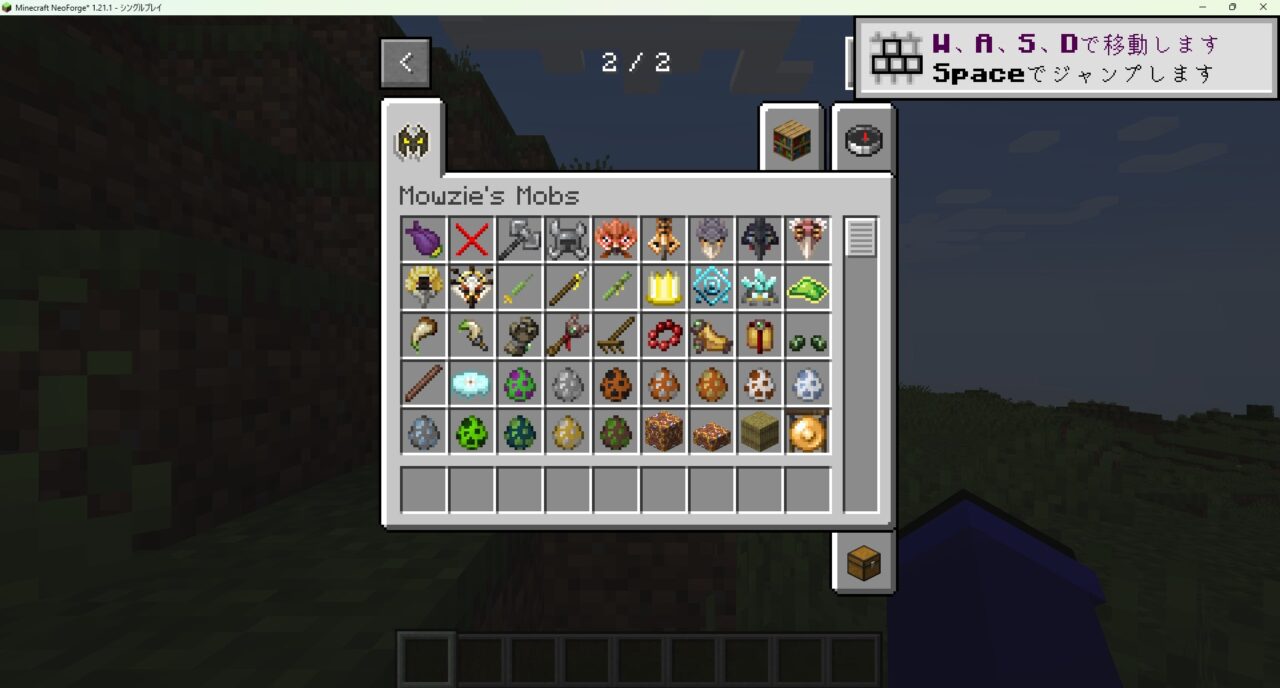Pick the bright green spawn egg
Image resolution: width=1280 pixels, height=688 pixels.
pos(471,432)
